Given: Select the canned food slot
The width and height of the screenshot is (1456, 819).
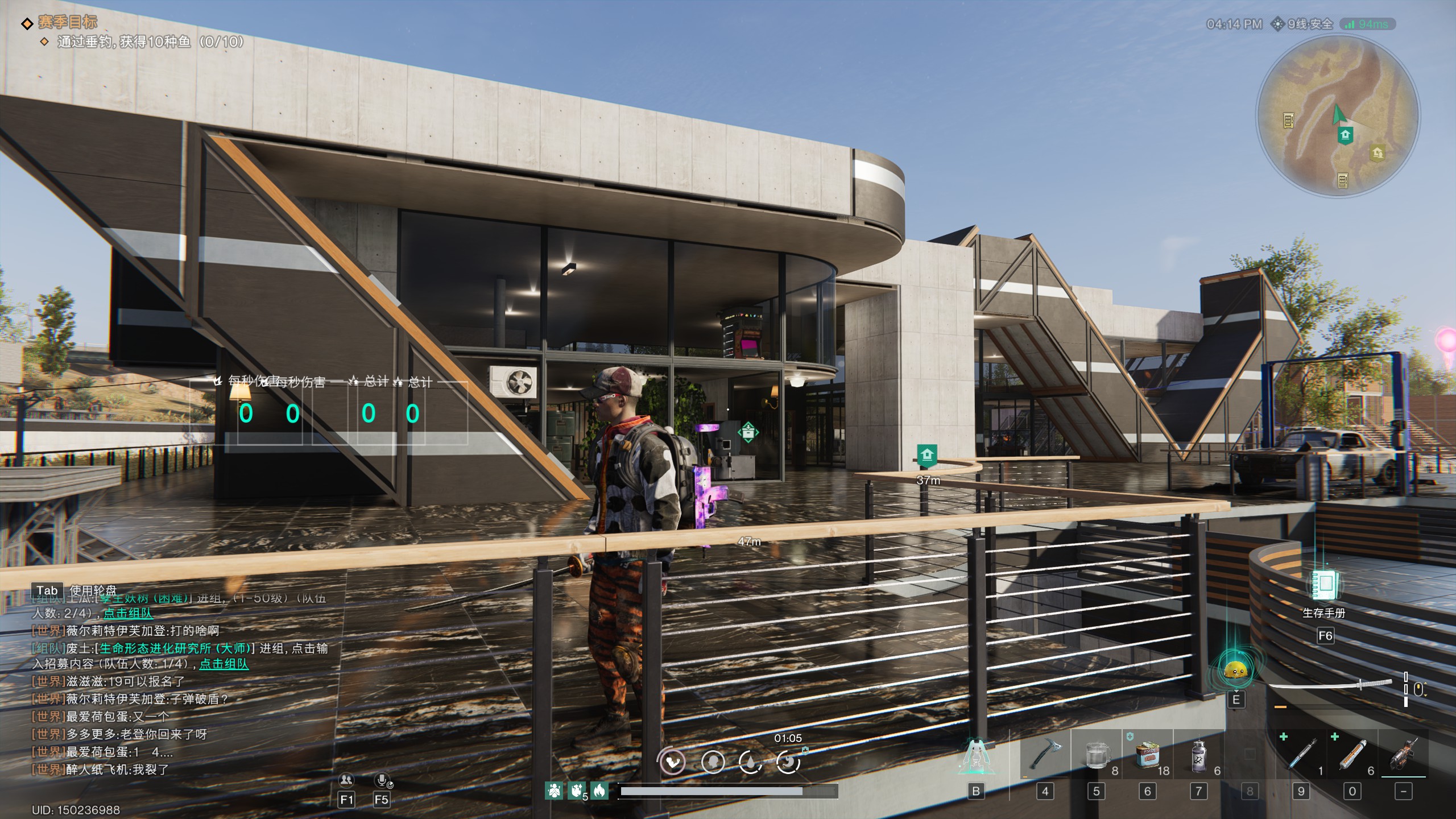Looking at the screenshot, I should 1147,755.
